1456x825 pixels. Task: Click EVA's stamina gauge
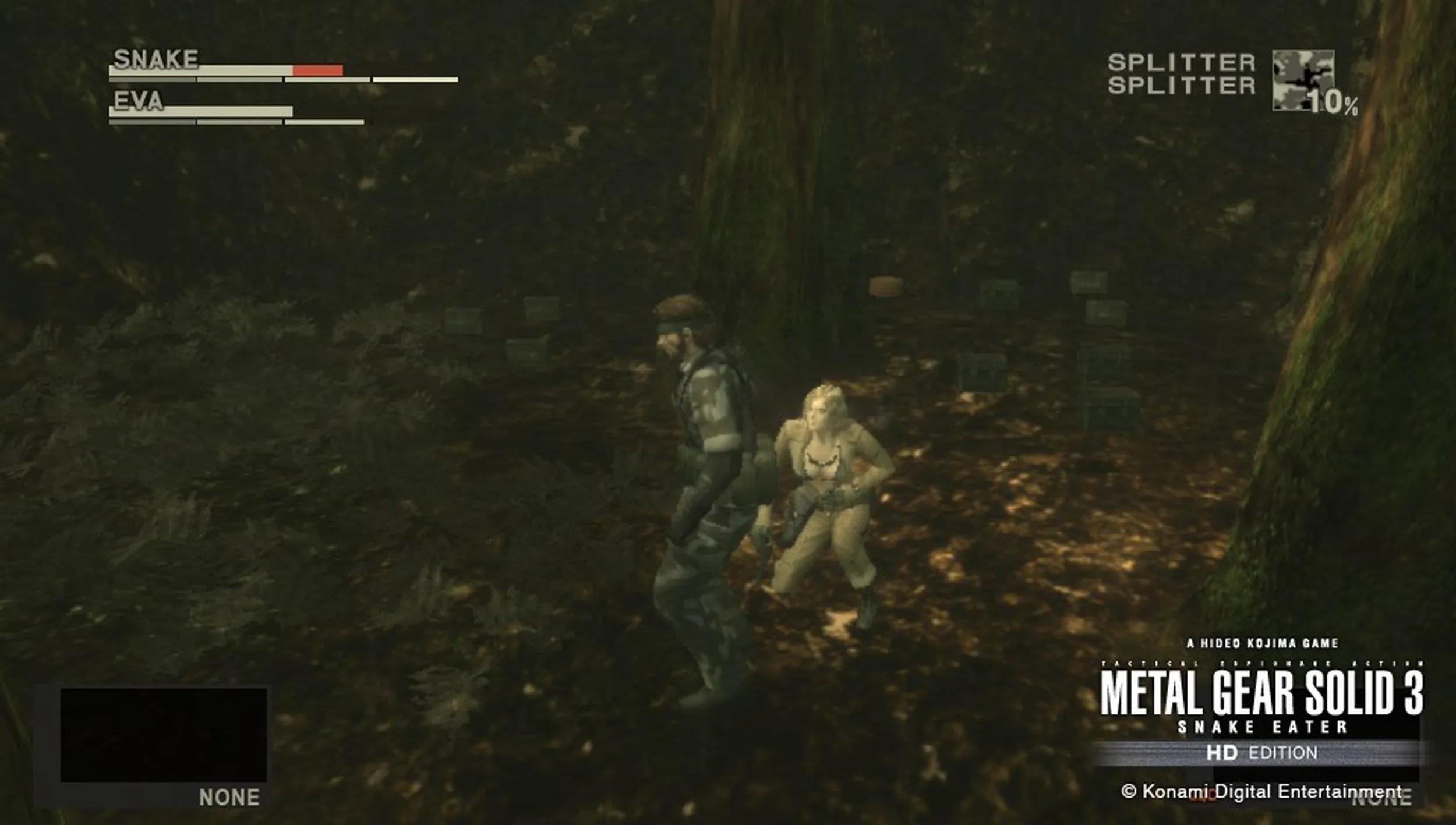(x=233, y=122)
